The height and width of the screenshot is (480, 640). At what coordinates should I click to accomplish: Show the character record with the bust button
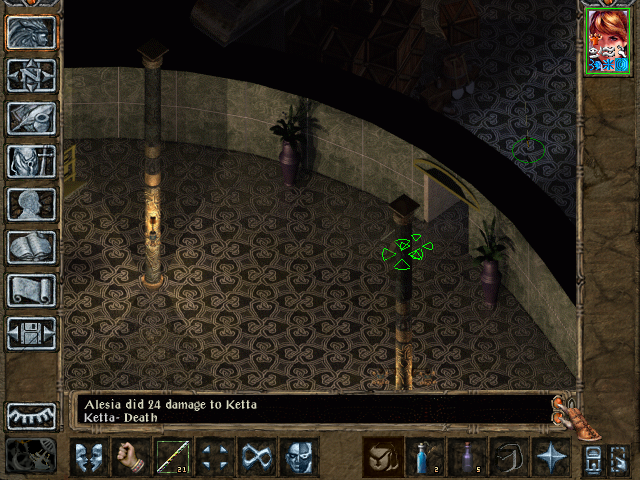point(32,204)
